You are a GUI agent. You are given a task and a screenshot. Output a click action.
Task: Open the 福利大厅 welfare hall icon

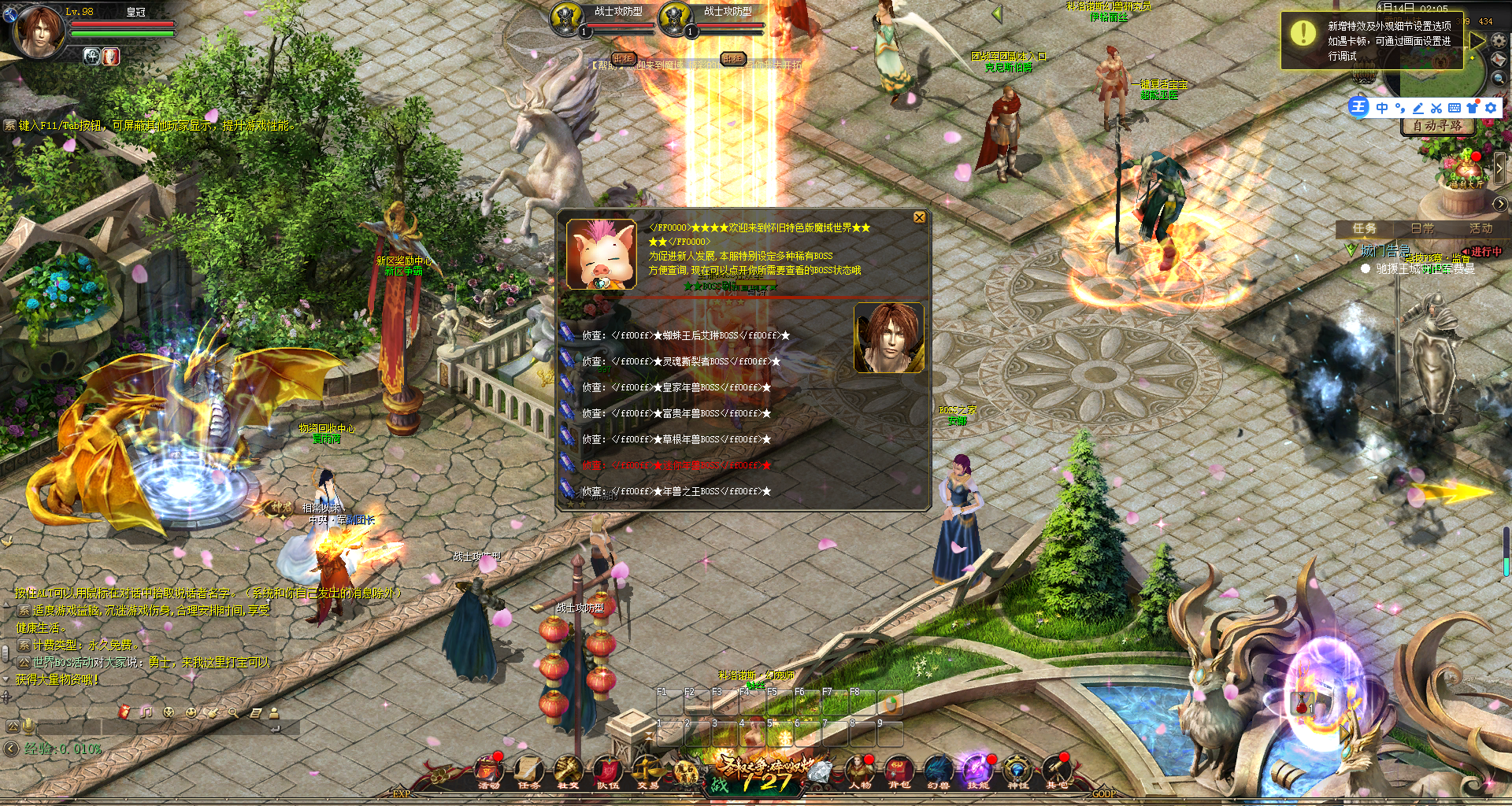[x=1466, y=169]
